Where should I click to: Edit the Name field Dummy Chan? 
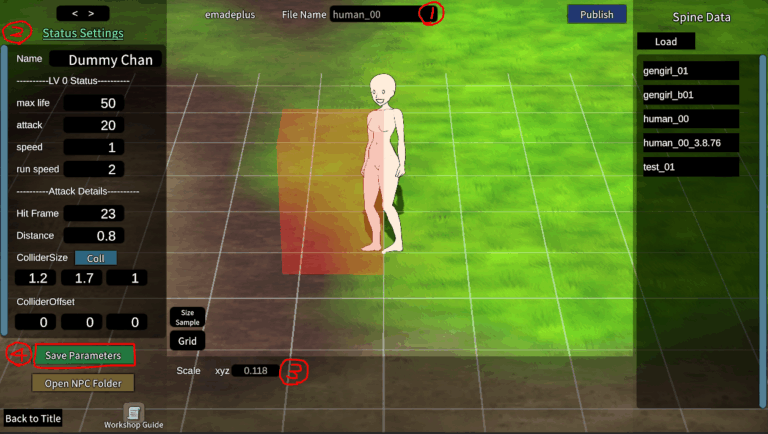[x=105, y=60]
